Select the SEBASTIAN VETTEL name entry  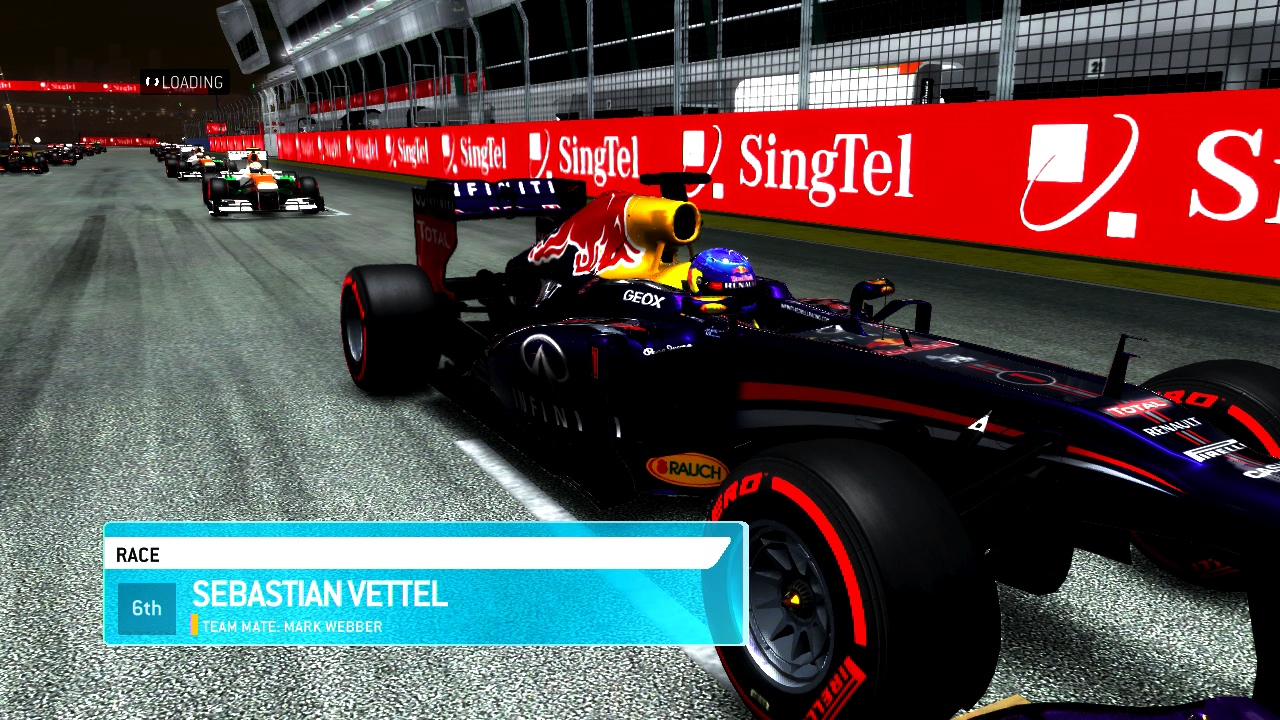point(322,595)
